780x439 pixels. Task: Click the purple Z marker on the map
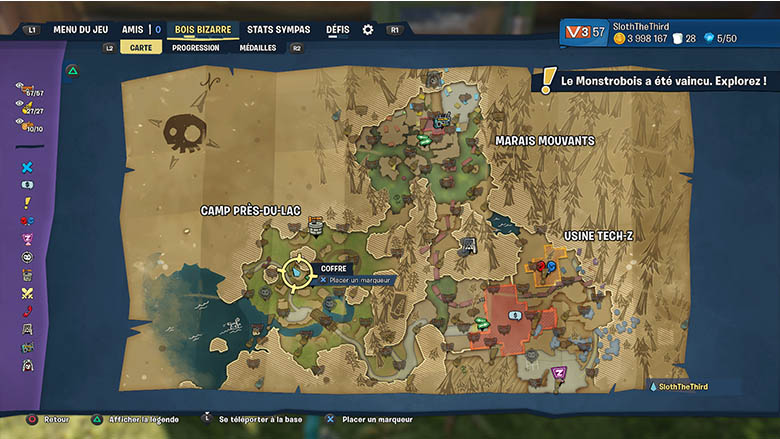tap(559, 373)
